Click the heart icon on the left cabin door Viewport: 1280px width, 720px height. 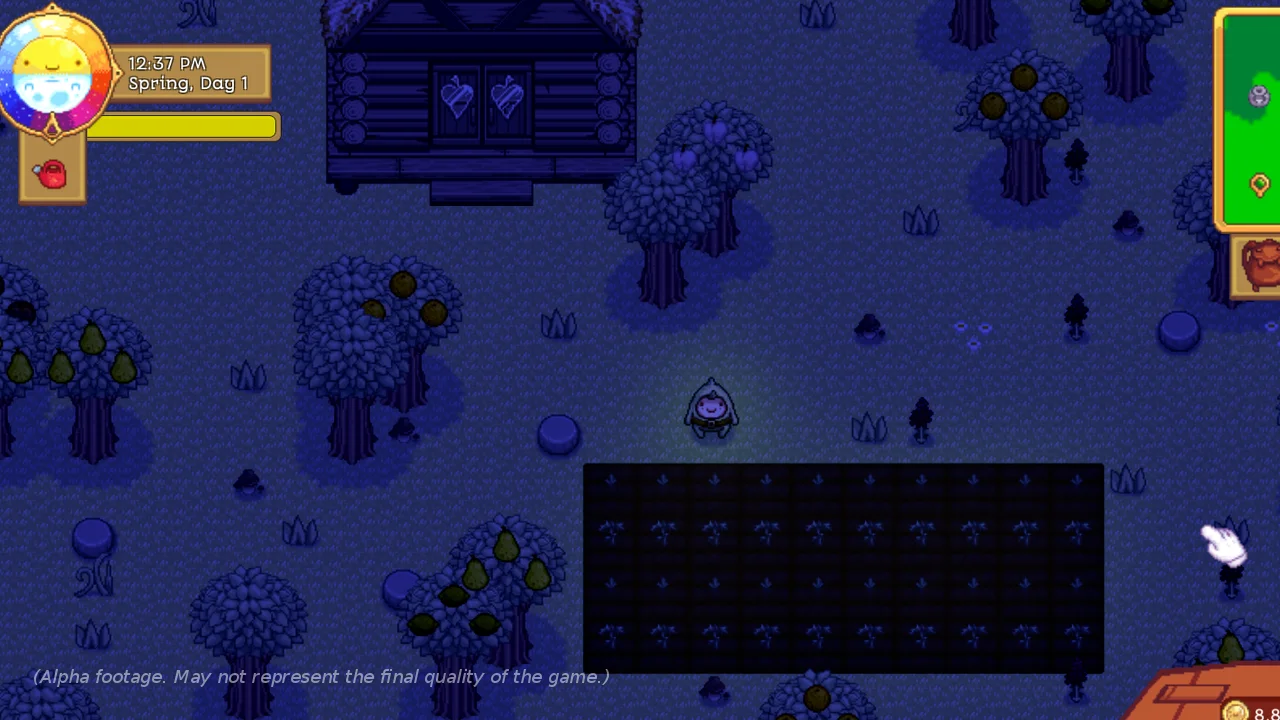click(x=457, y=97)
